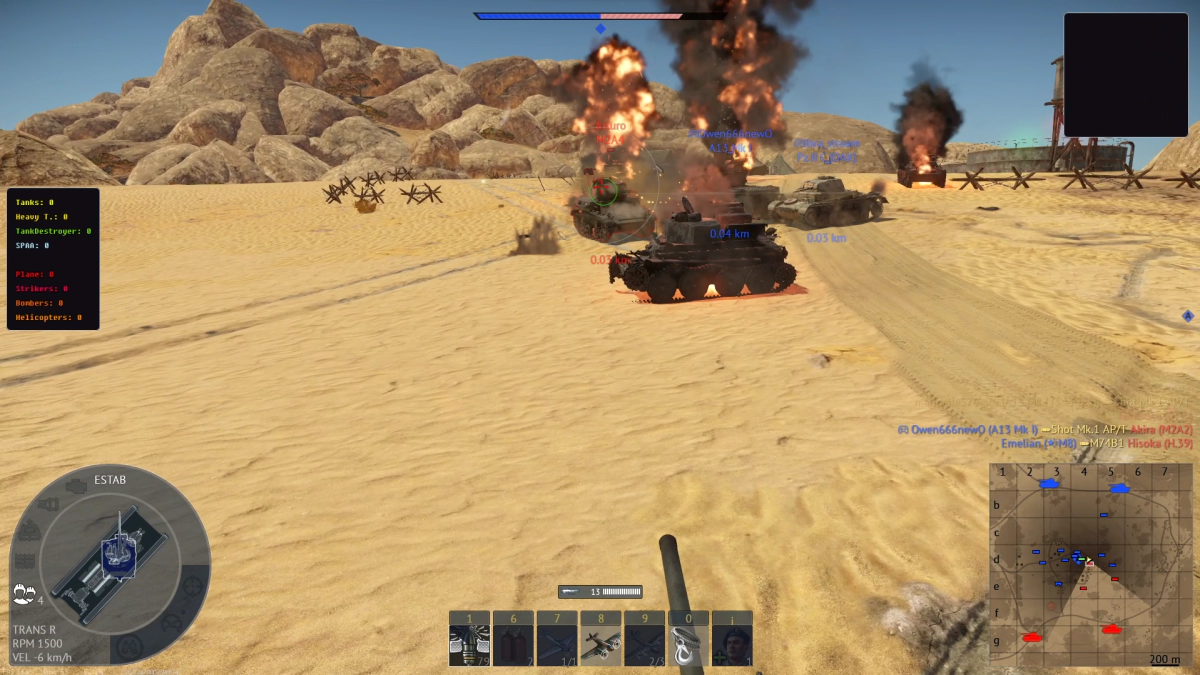1200x675 pixels.
Task: Select the shell ammunition slot
Action: [469, 645]
